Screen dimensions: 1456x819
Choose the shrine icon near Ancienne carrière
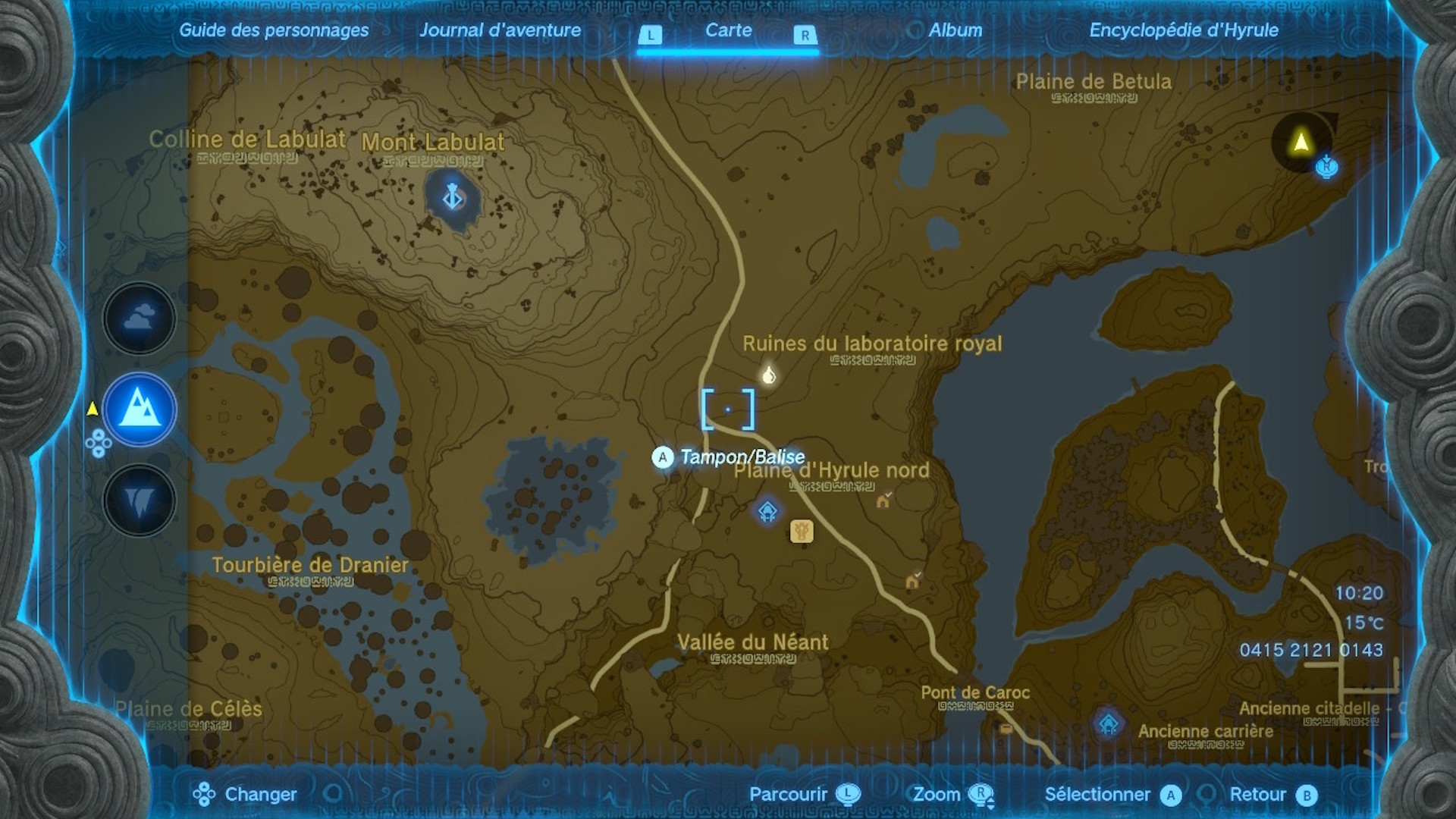pyautogui.click(x=1109, y=723)
